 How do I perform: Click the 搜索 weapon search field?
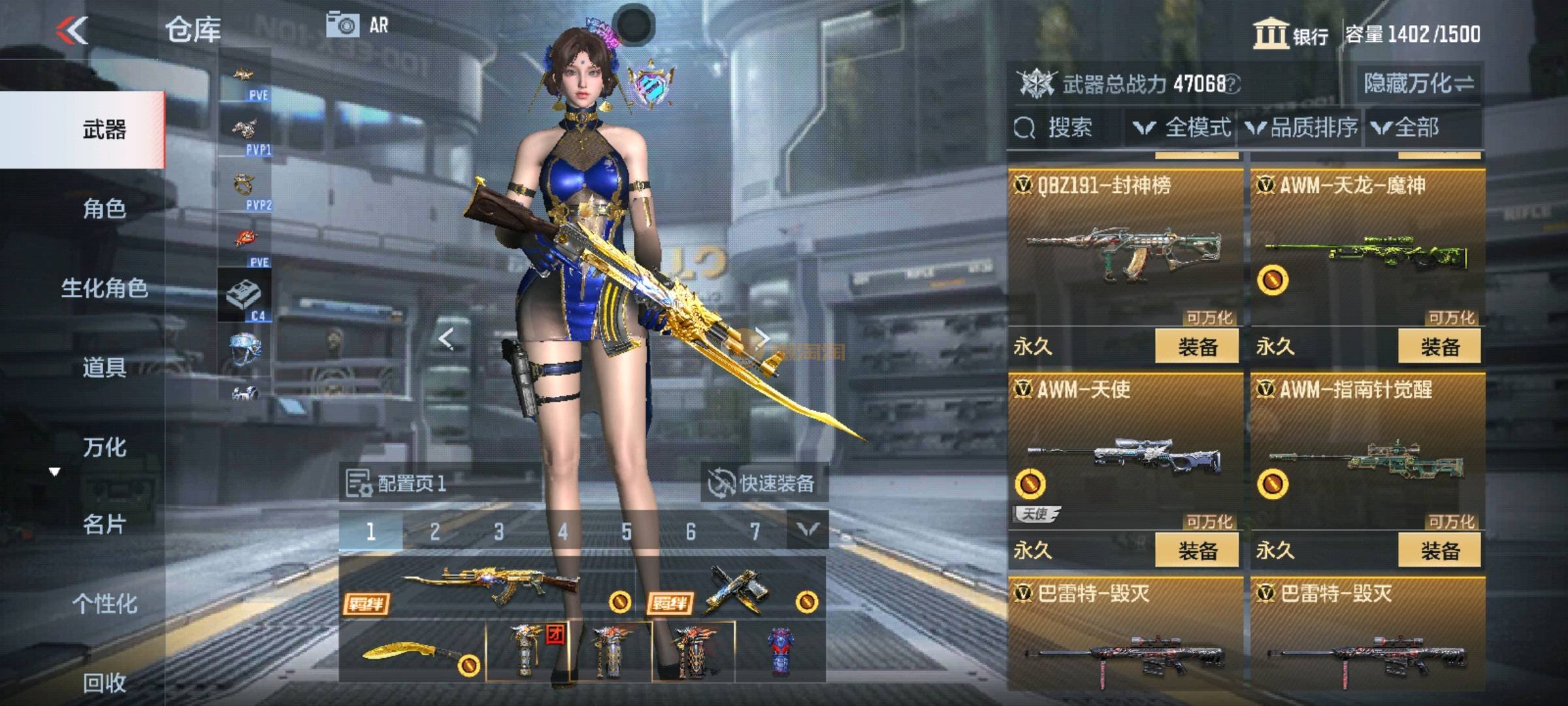click(1066, 127)
